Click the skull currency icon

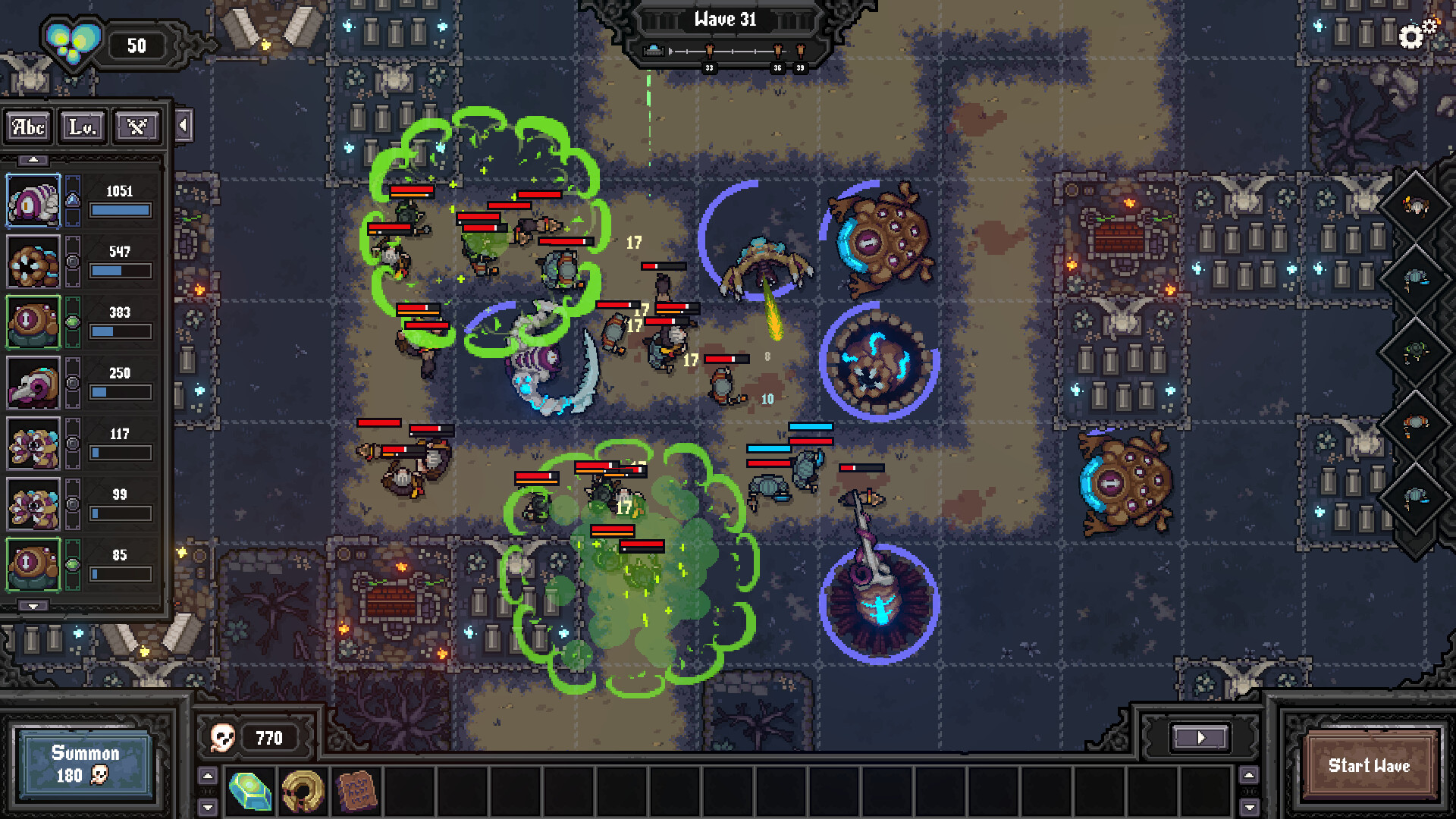[222, 737]
